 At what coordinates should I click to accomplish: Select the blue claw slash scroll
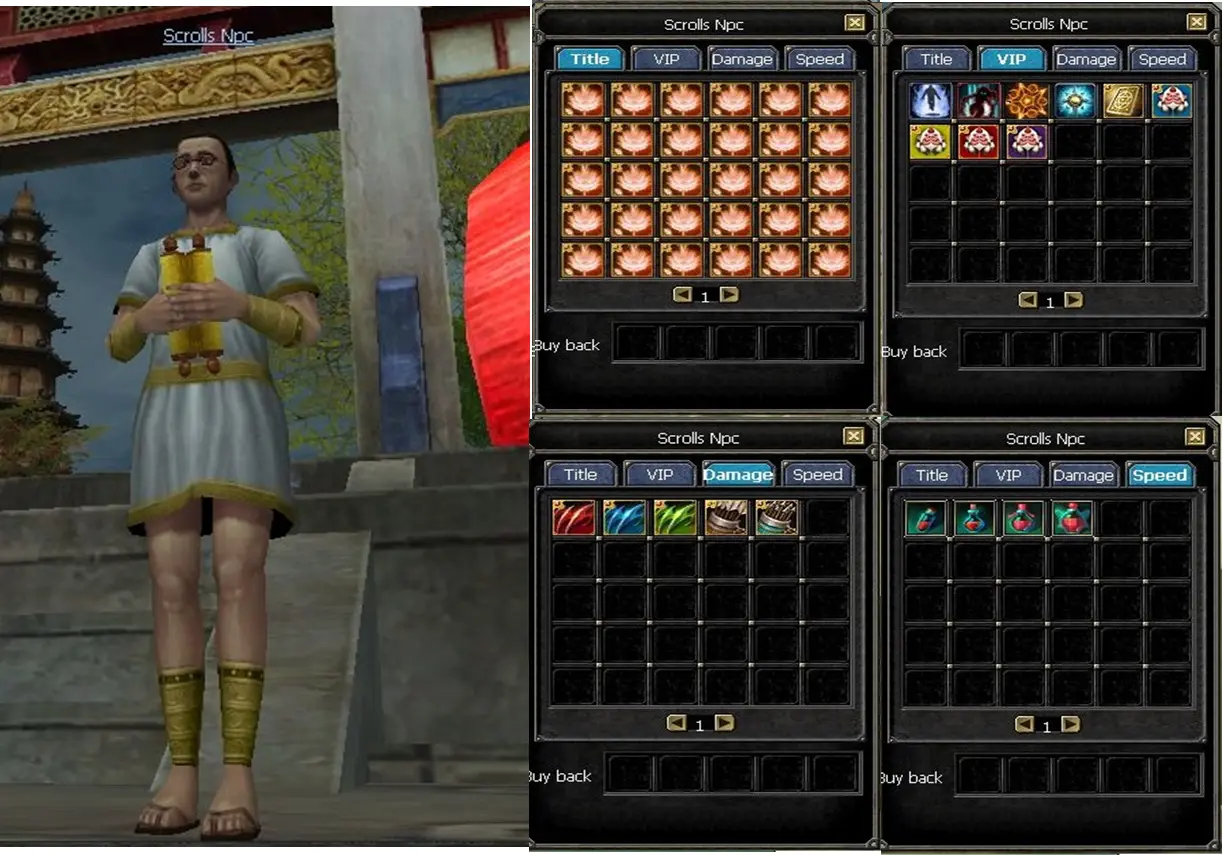click(624, 518)
